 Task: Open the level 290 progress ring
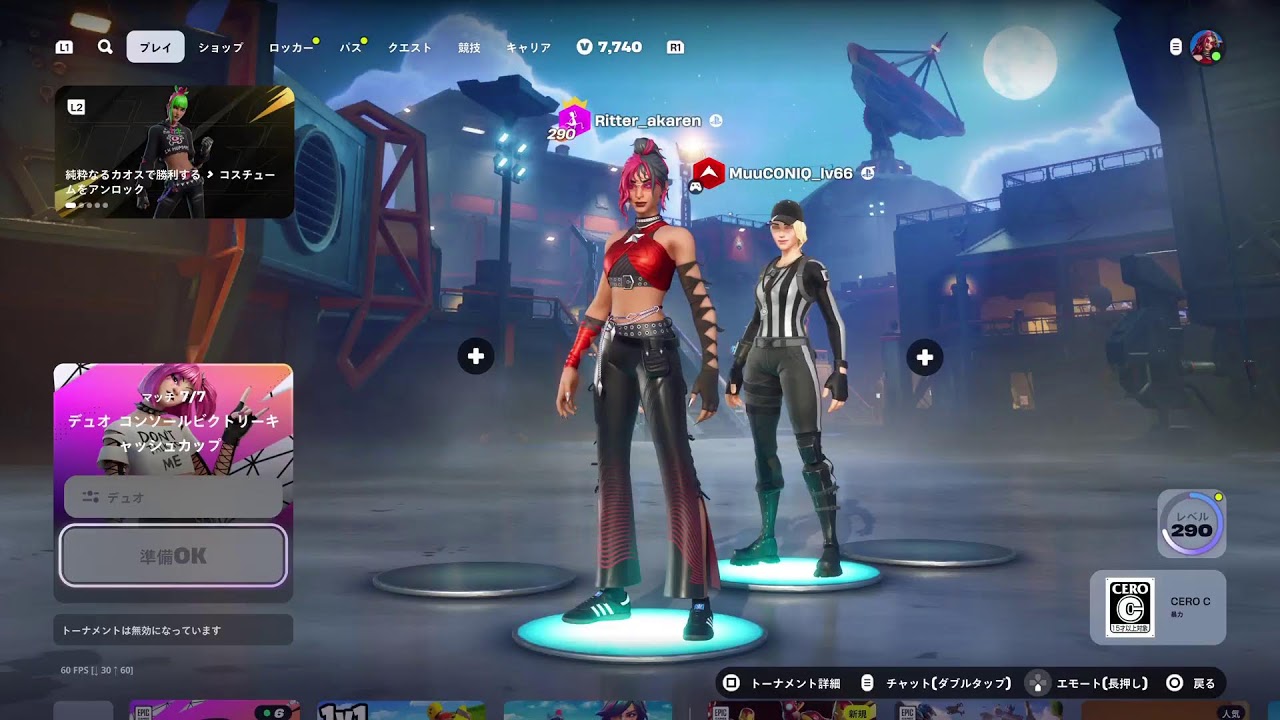point(1191,524)
